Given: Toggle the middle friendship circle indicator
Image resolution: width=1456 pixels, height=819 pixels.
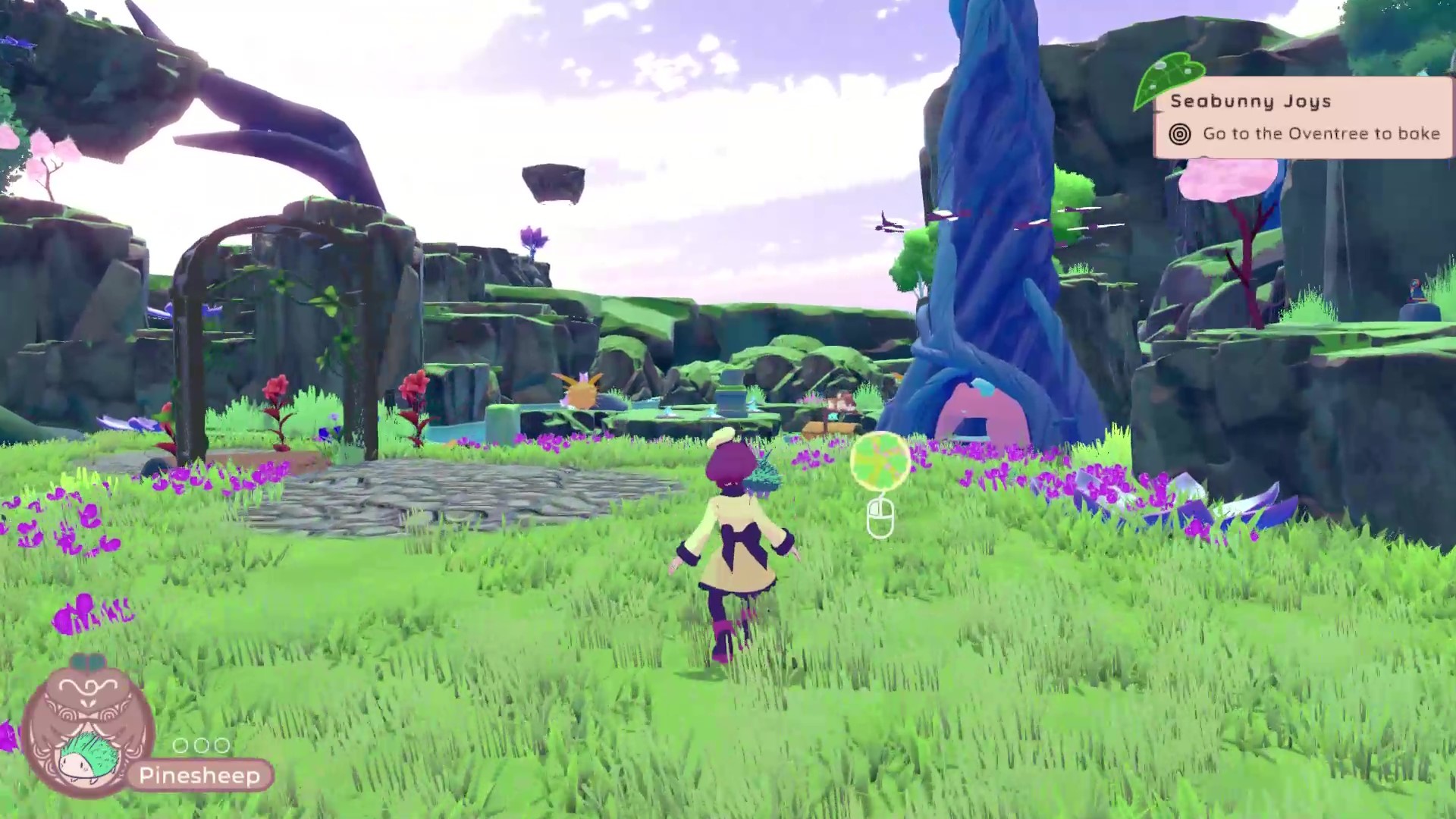Looking at the screenshot, I should 203,746.
